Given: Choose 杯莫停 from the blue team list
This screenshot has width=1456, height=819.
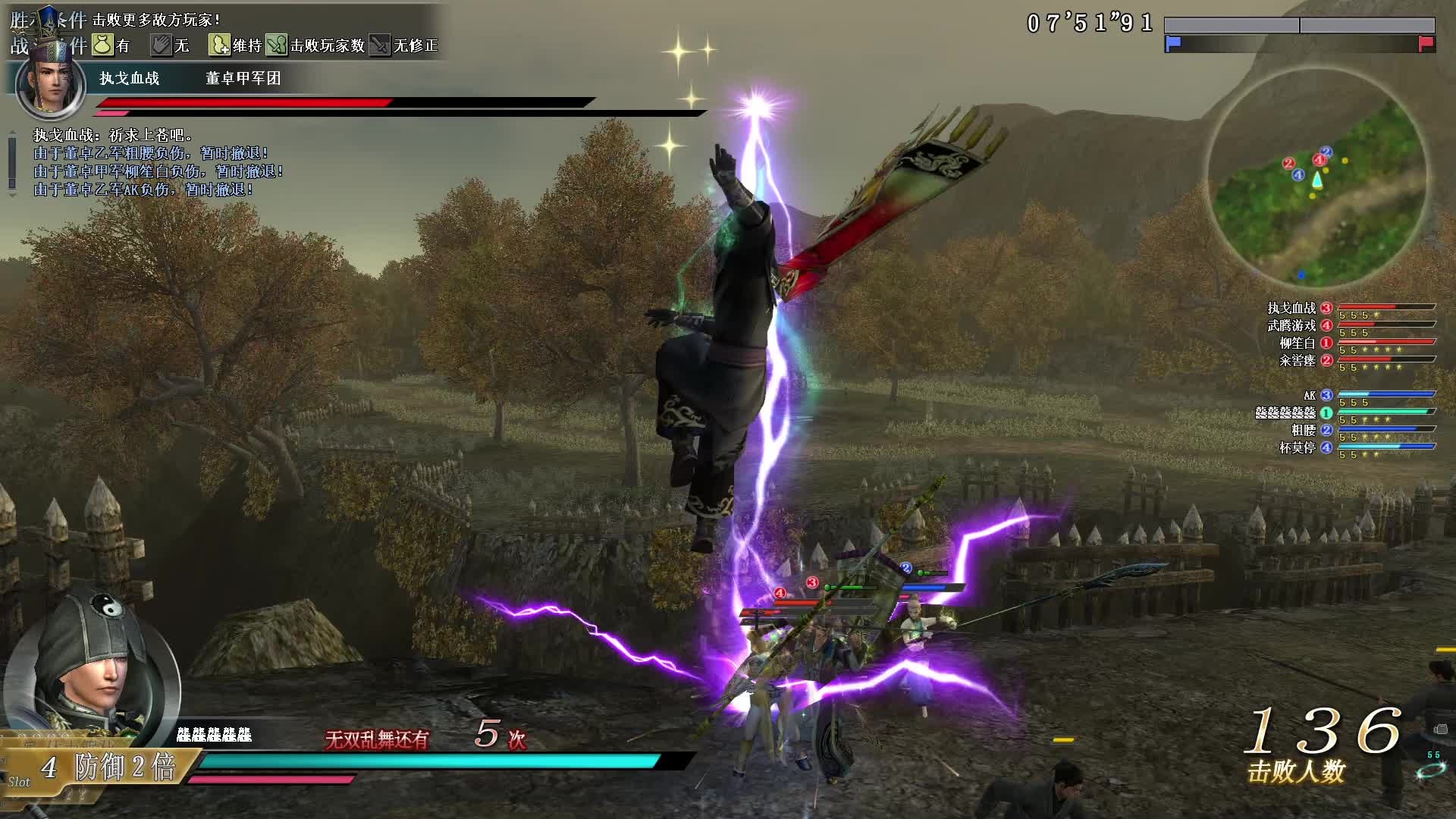Looking at the screenshot, I should pyautogui.click(x=1297, y=447).
